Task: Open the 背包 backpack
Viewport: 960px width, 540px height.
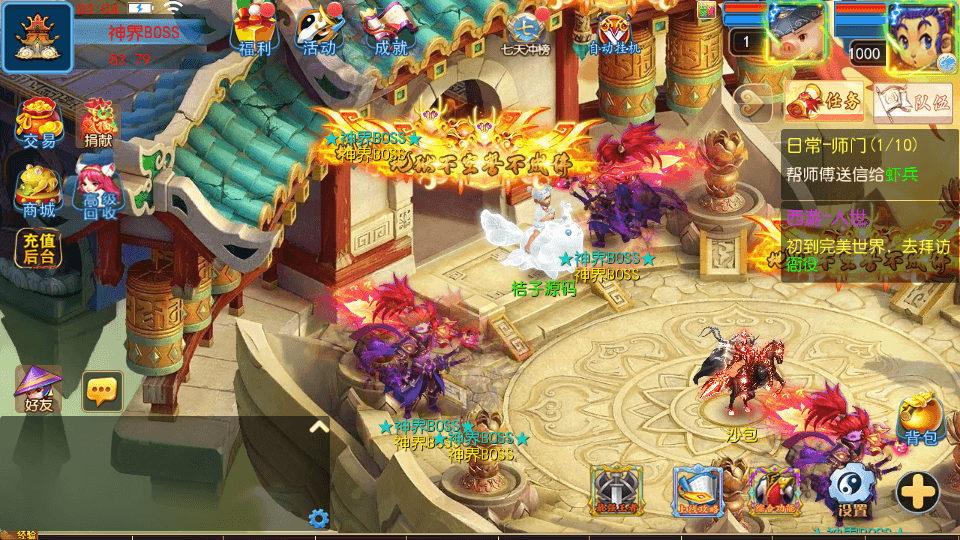Action: (920, 420)
